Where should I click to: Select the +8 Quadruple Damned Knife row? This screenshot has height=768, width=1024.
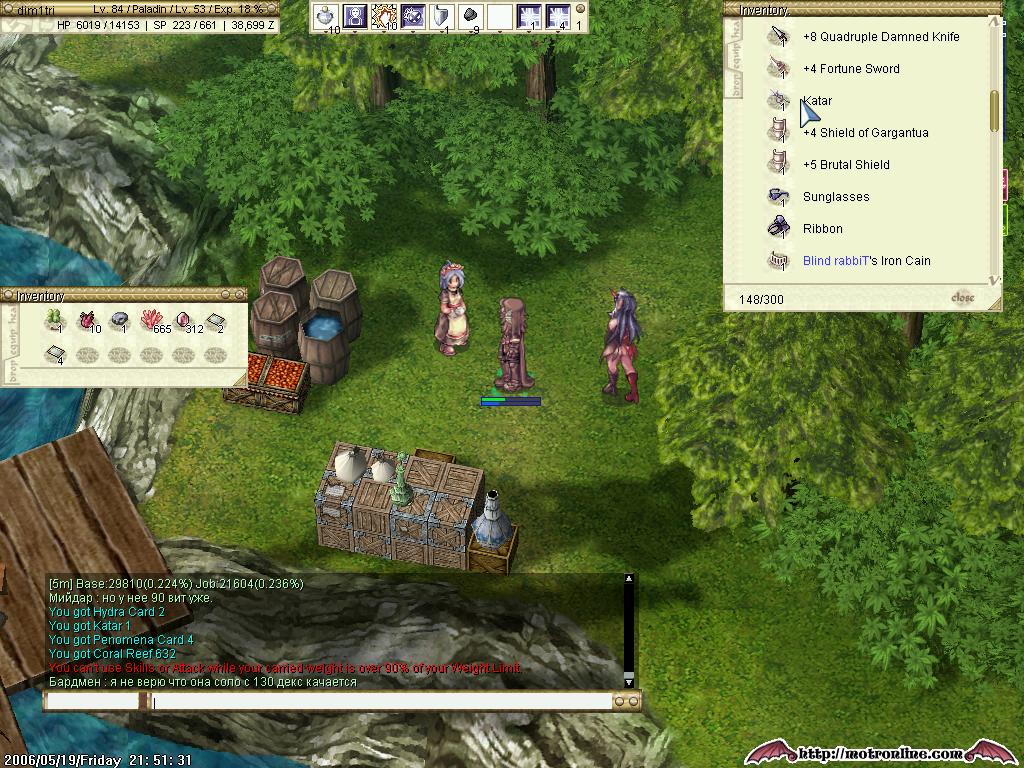tap(880, 37)
